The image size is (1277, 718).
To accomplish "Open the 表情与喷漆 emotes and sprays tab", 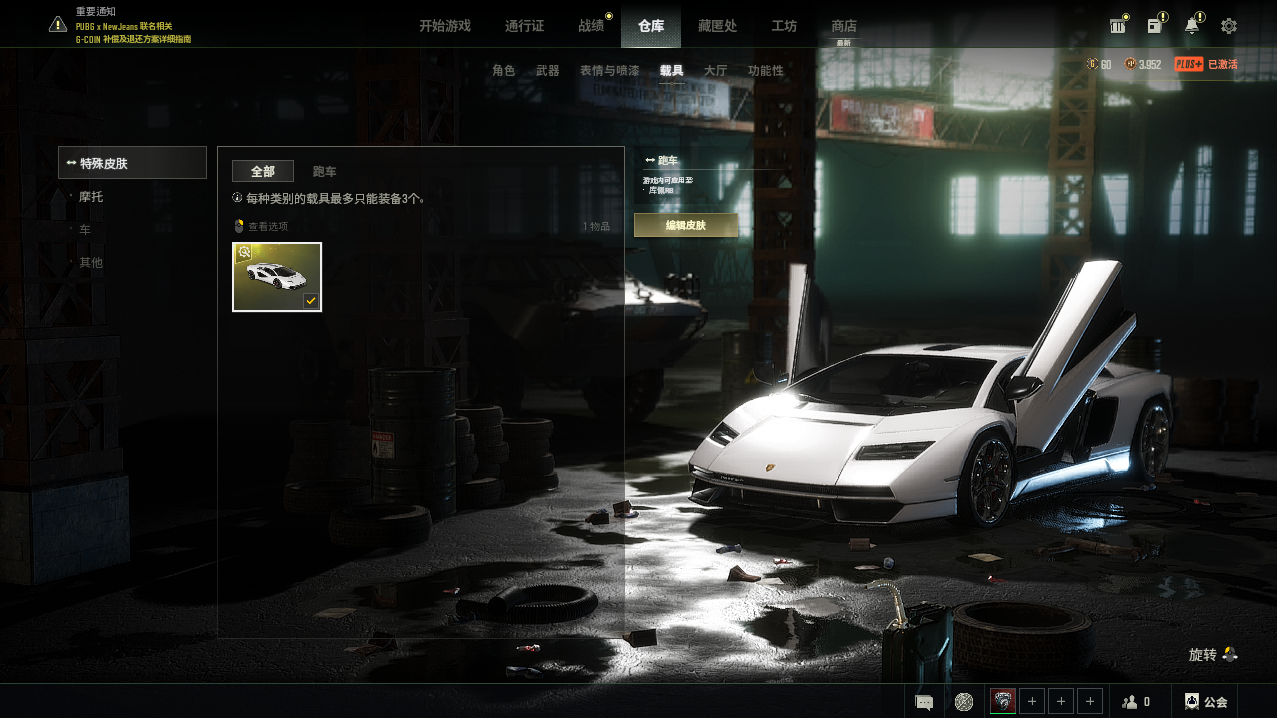I will click(609, 71).
